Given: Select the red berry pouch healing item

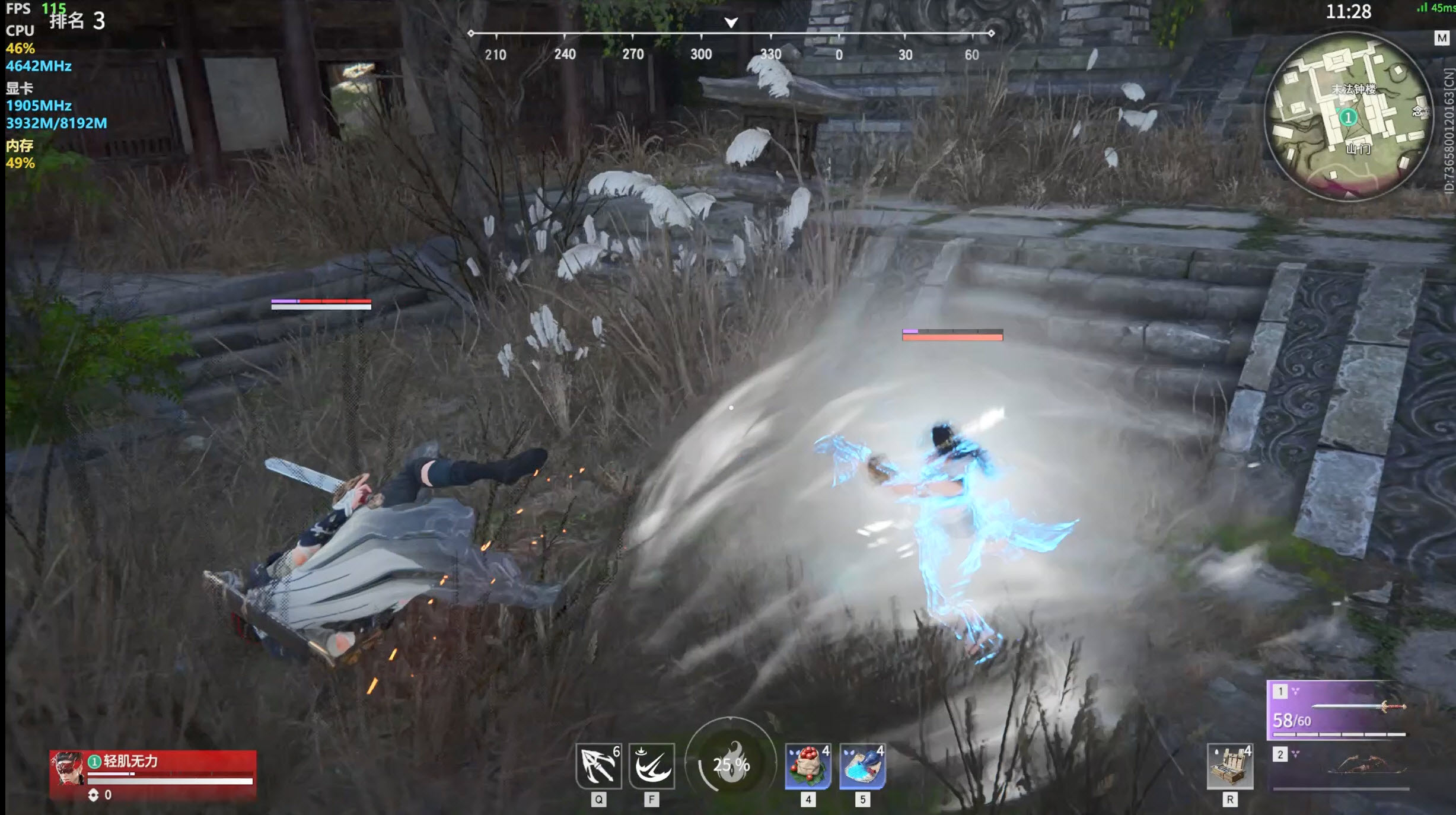Looking at the screenshot, I should [808, 767].
